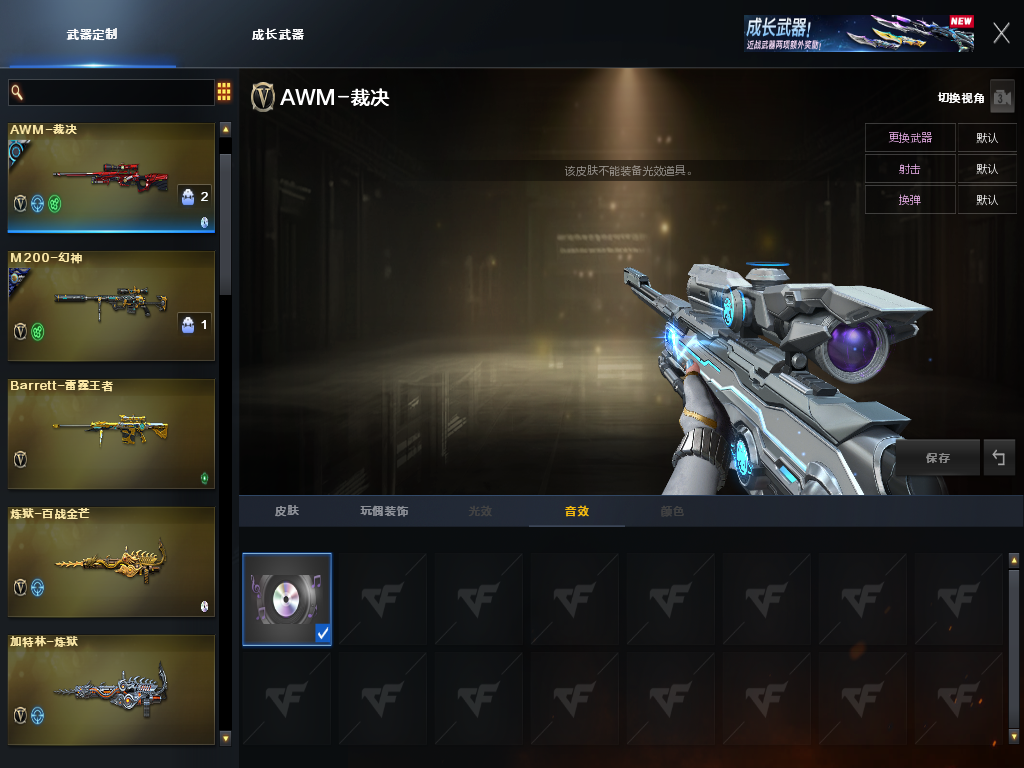Toggle the orange grid view icon
This screenshot has height=768, width=1024.
(x=224, y=93)
